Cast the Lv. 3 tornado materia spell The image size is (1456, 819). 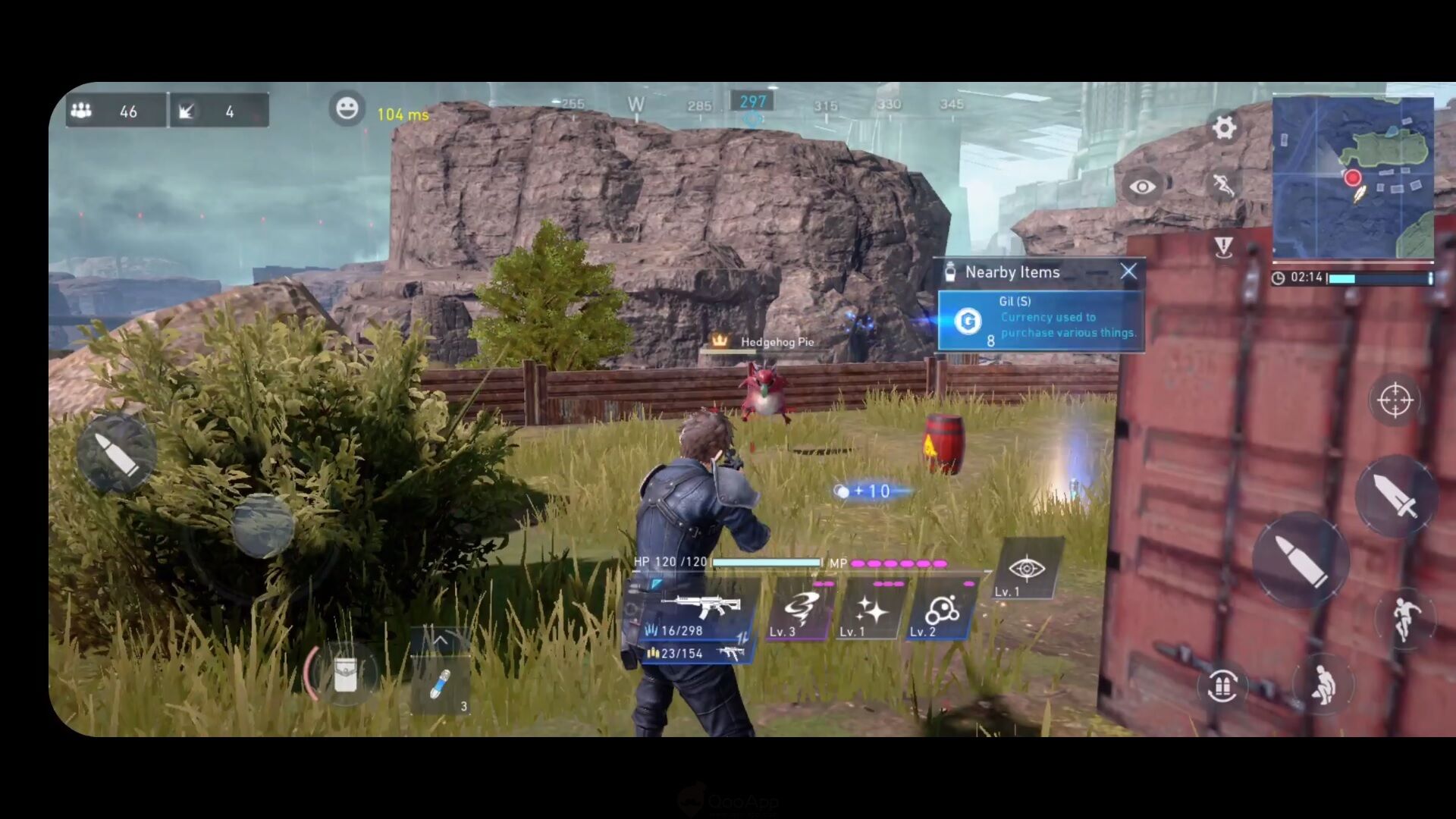coord(799,611)
